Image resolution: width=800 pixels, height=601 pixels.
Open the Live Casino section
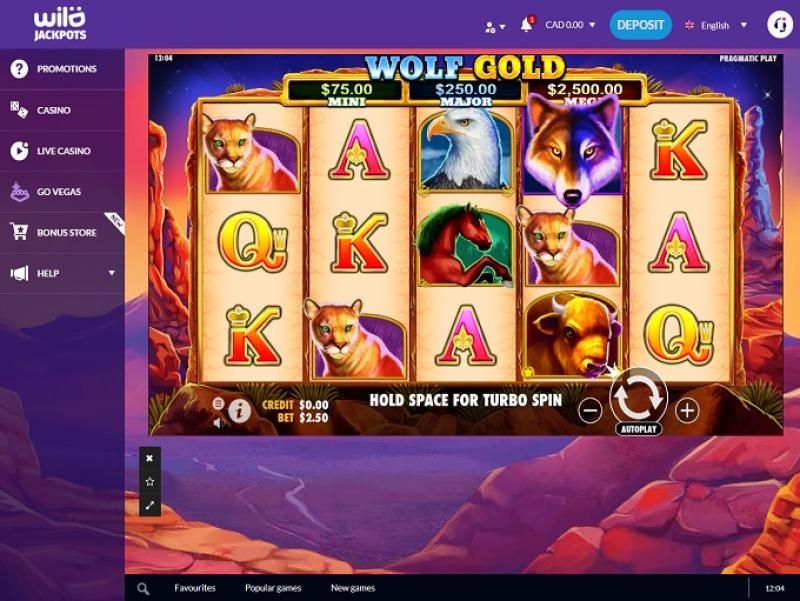click(64, 151)
